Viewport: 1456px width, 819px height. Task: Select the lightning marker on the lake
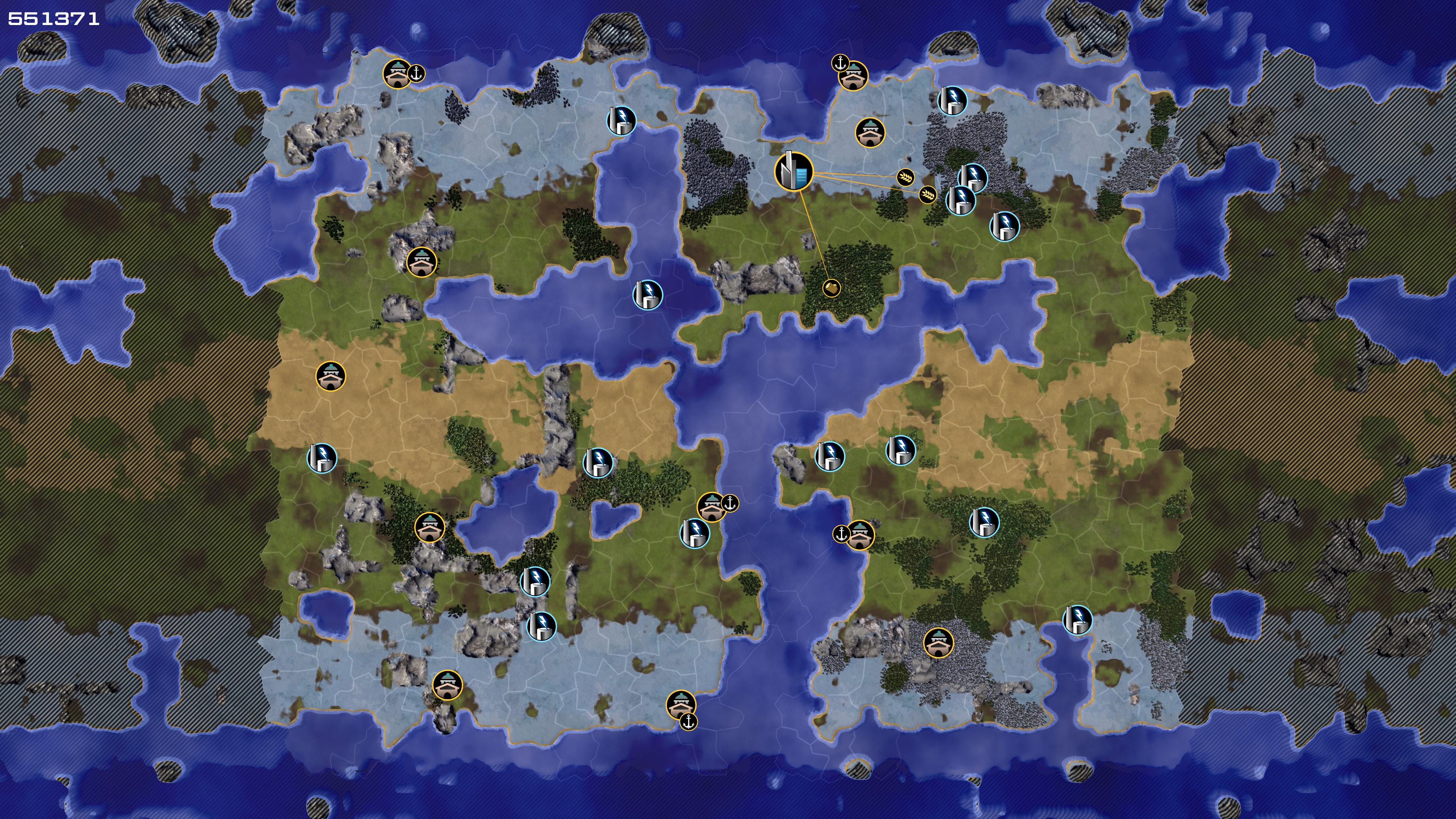coord(647,295)
